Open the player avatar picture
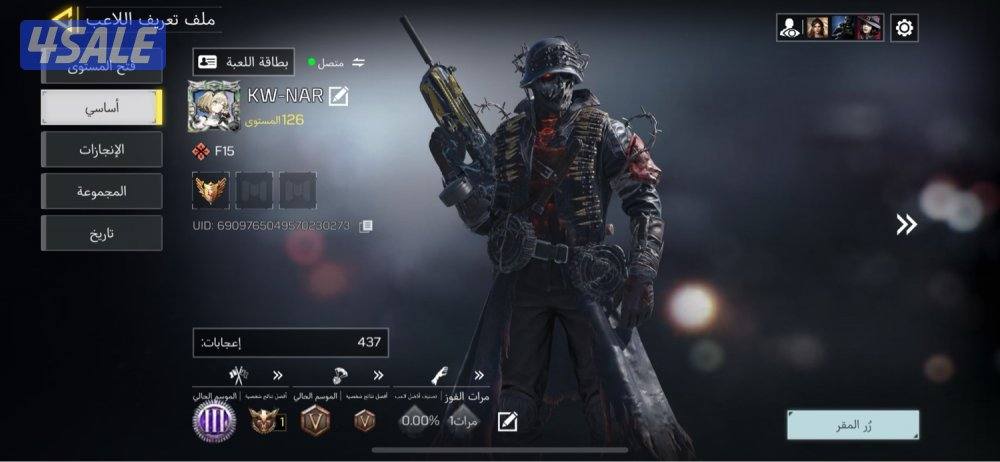Image resolution: width=1000 pixels, height=462 pixels. point(214,106)
